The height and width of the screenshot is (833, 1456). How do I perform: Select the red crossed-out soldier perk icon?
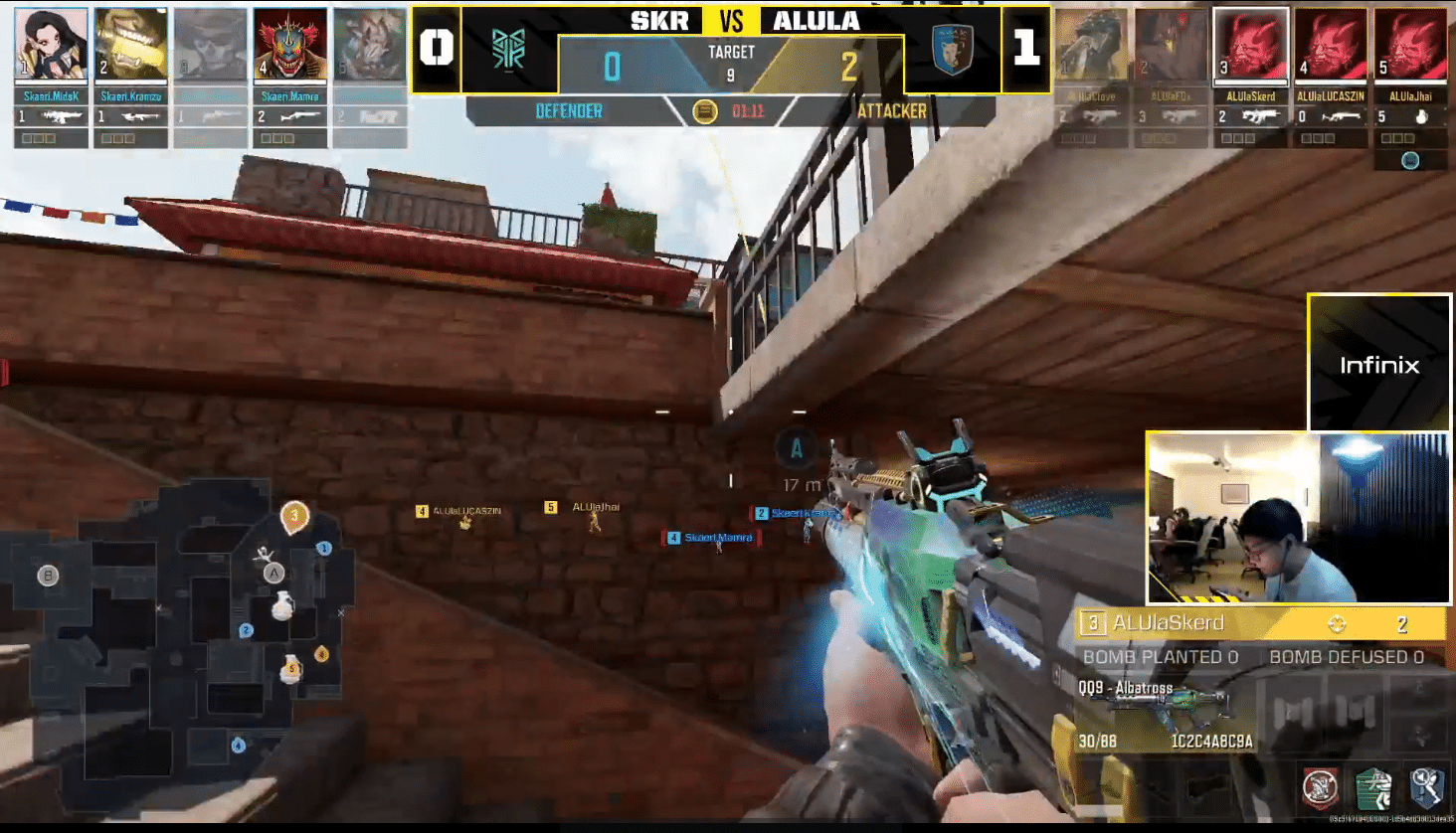(x=1320, y=787)
